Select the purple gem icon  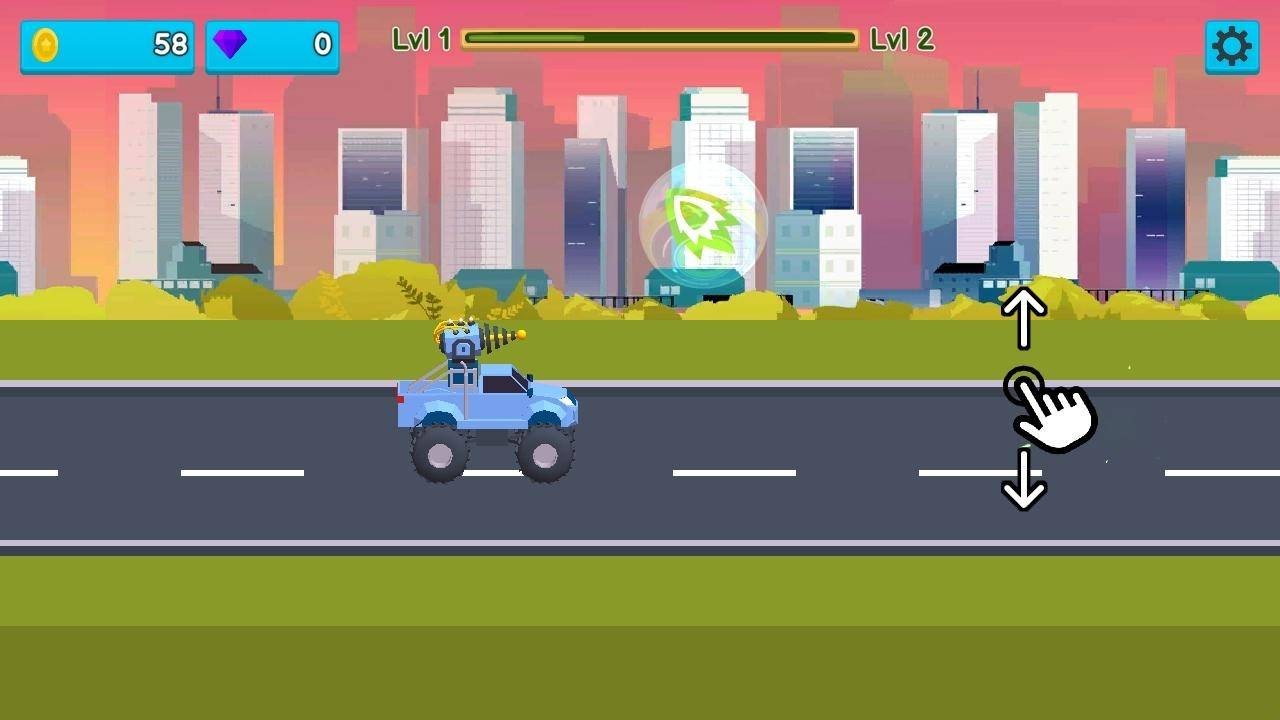pos(232,45)
